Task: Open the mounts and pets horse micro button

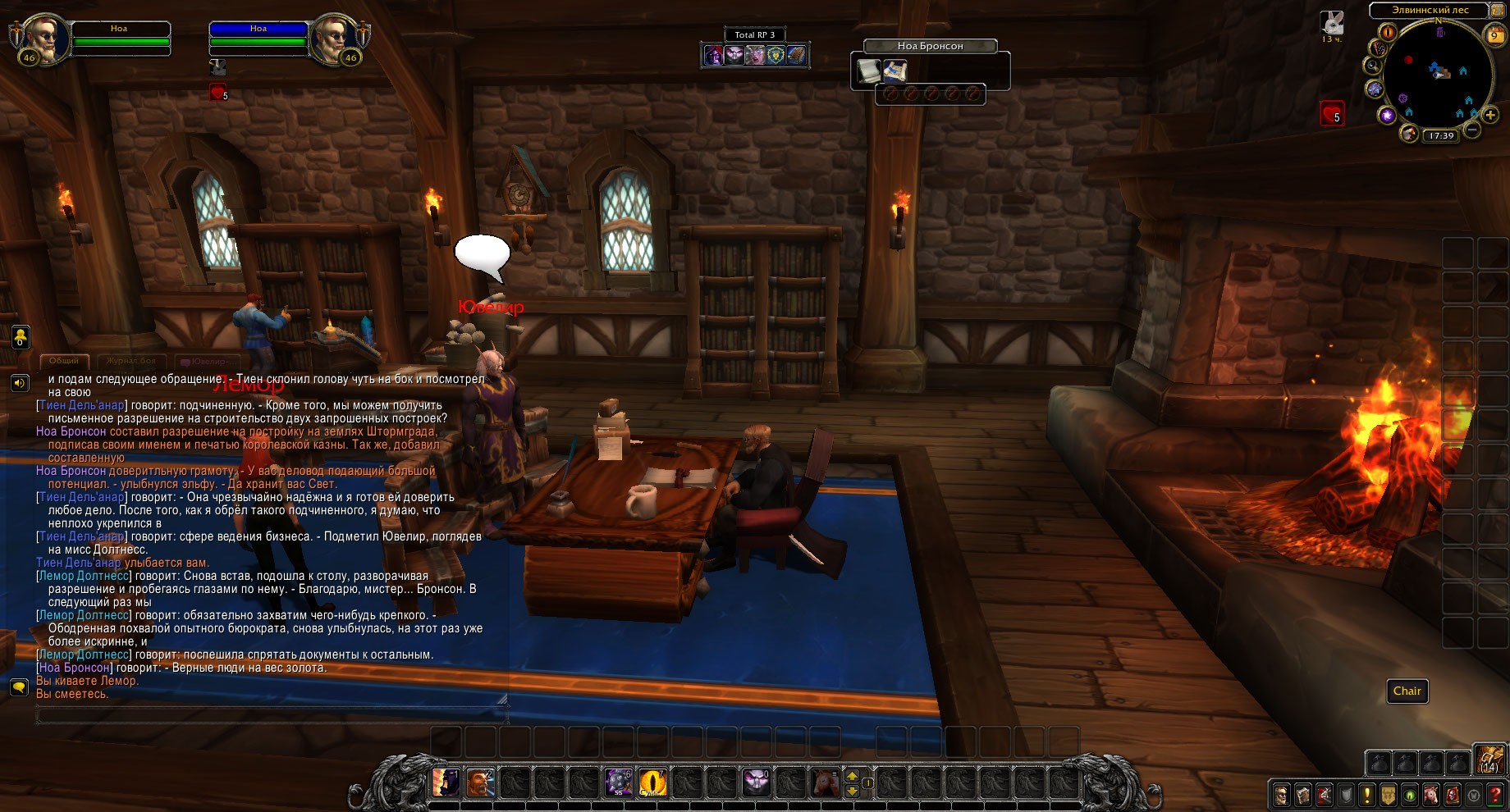Action: pyautogui.click(x=1430, y=795)
